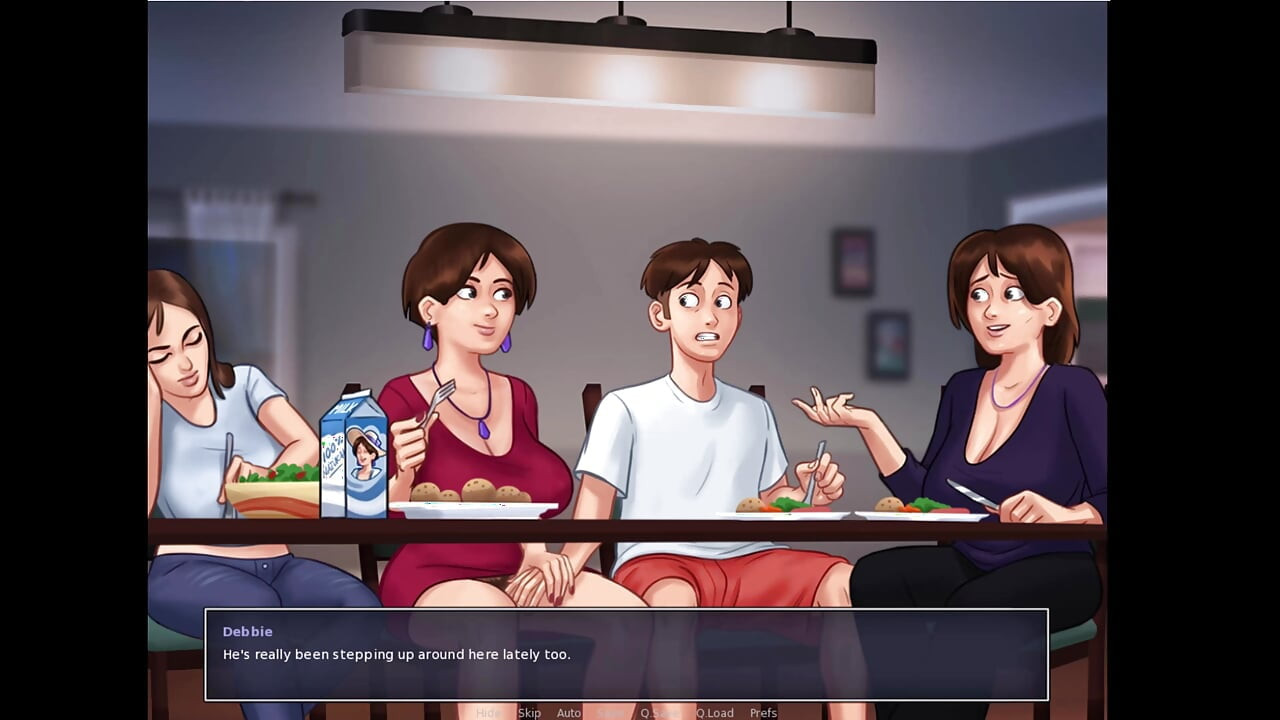Quick load with Q.Load
The height and width of the screenshot is (720, 1280).
pyautogui.click(x=715, y=712)
